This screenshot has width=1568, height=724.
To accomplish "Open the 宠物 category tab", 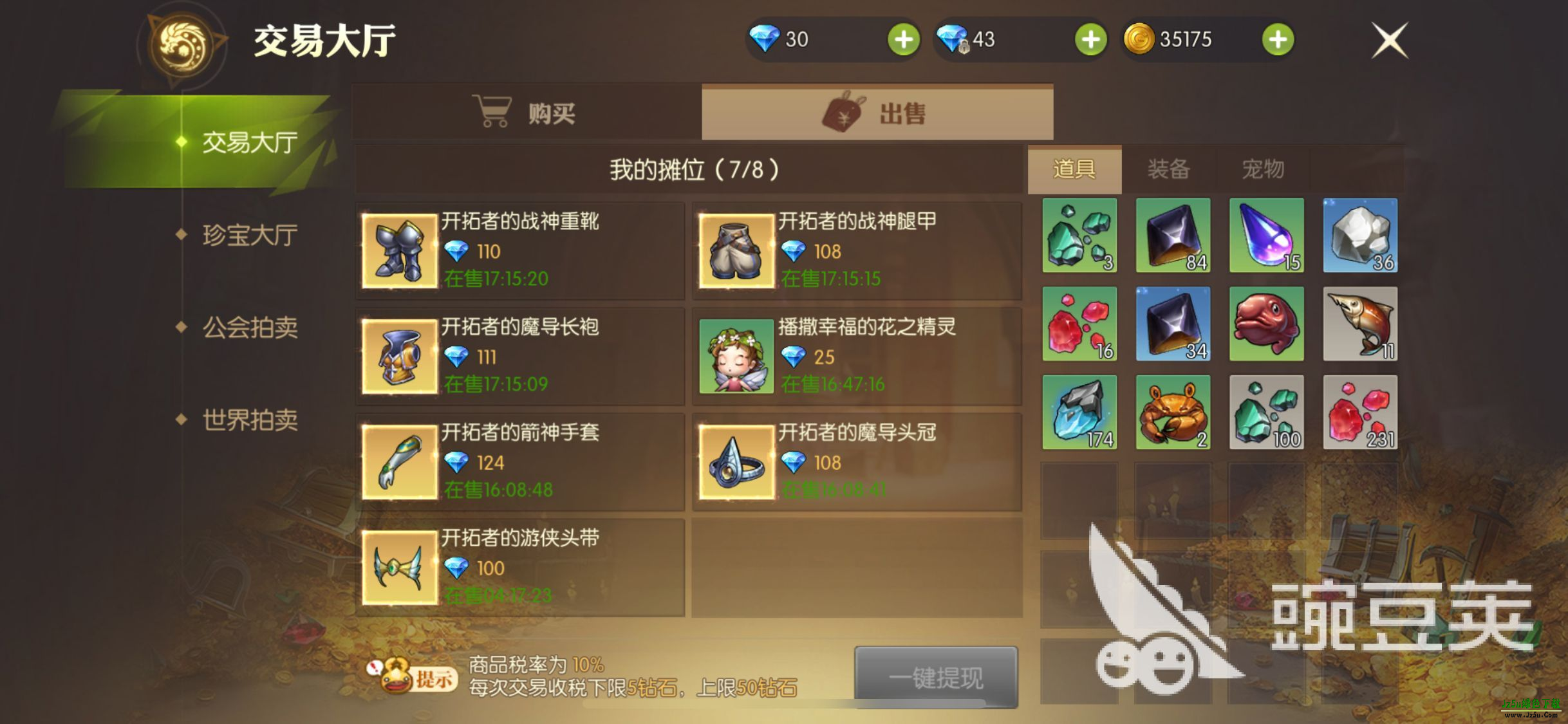I will (x=1264, y=169).
